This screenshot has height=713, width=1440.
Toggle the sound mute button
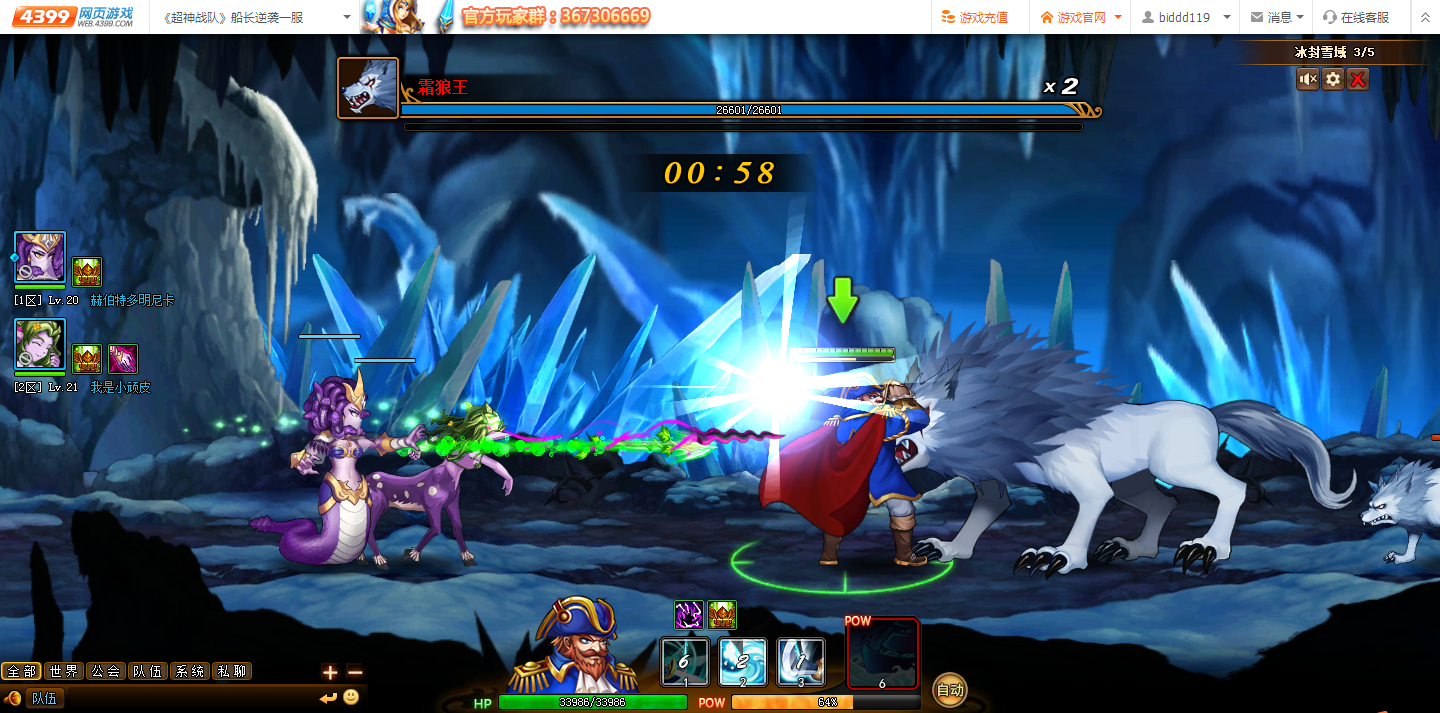click(1308, 79)
